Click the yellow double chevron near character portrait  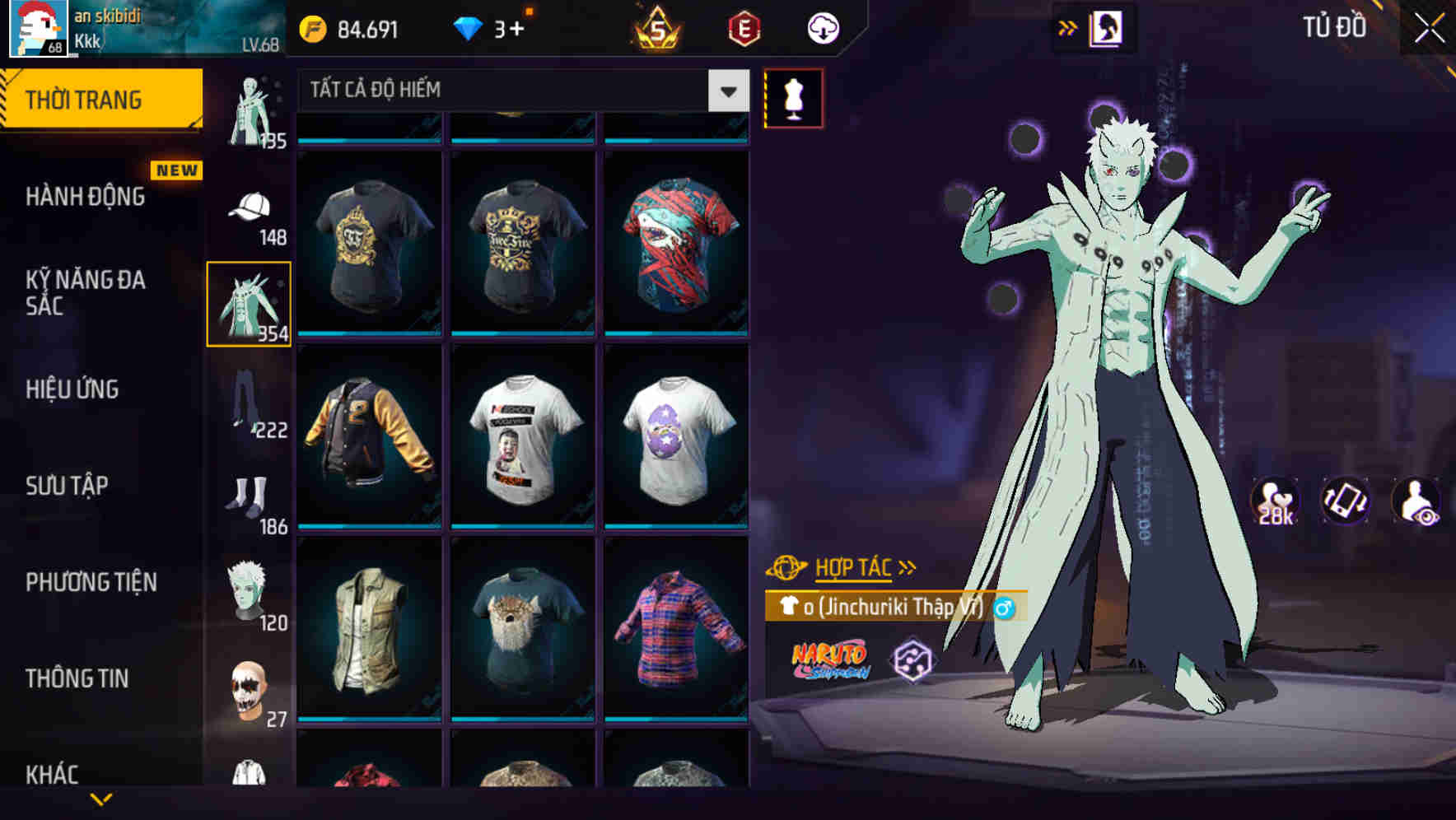[x=1068, y=27]
